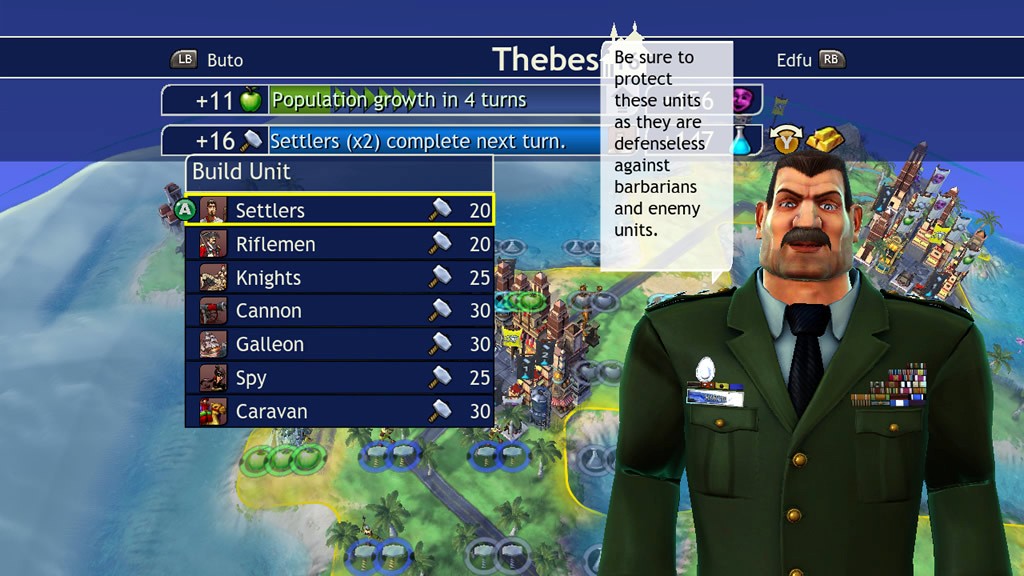Screen dimensions: 1024x576
Task: Pick Knights from the unit list
Action: point(339,278)
